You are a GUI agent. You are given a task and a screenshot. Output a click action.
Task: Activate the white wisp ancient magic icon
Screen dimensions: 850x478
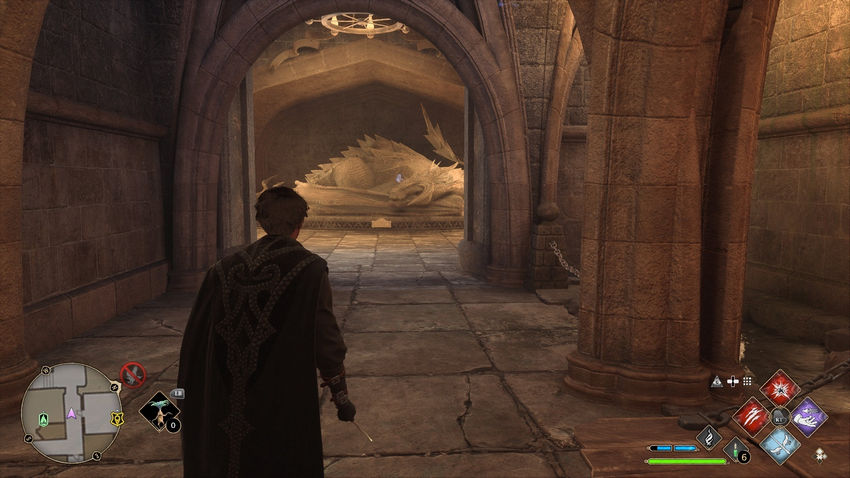pyautogui.click(x=708, y=437)
